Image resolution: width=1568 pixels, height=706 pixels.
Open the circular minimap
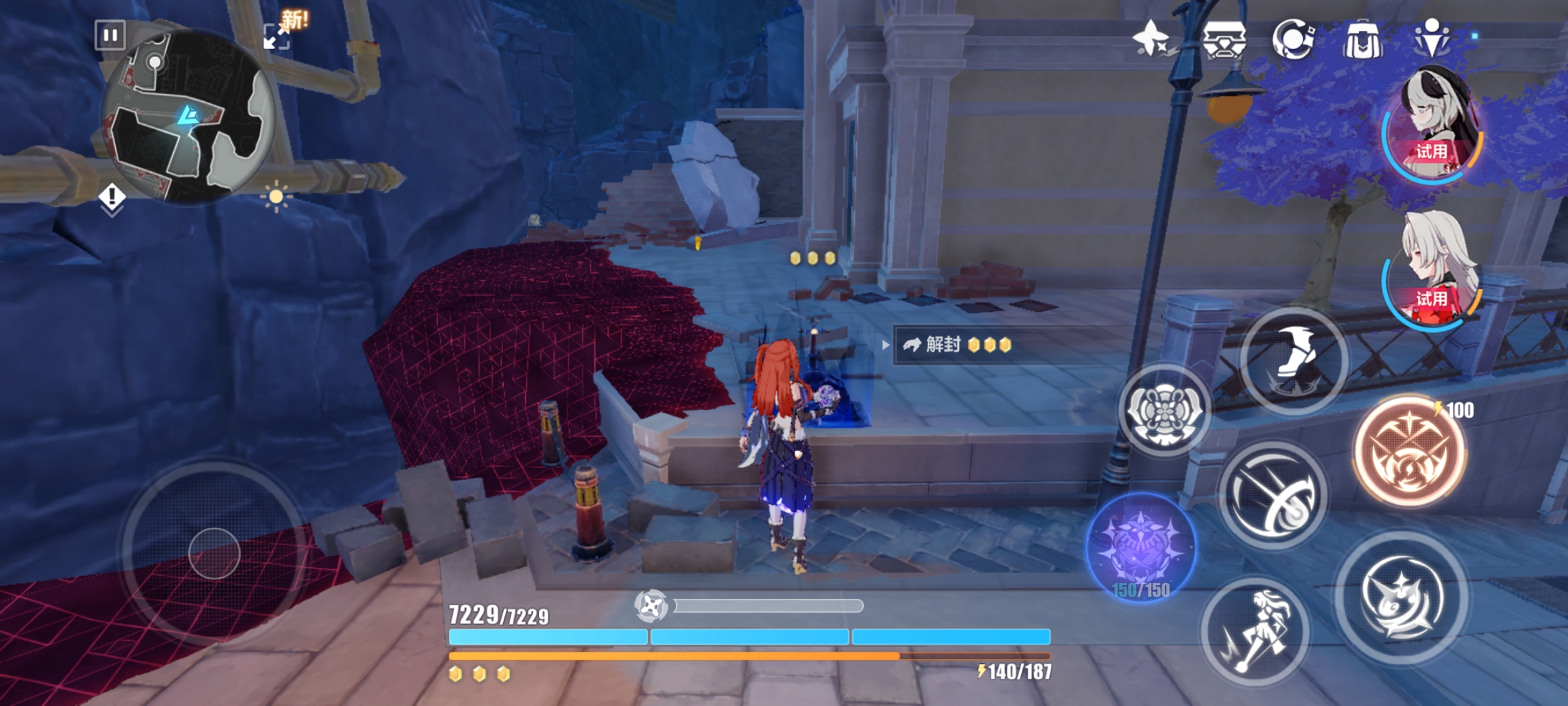[x=188, y=118]
